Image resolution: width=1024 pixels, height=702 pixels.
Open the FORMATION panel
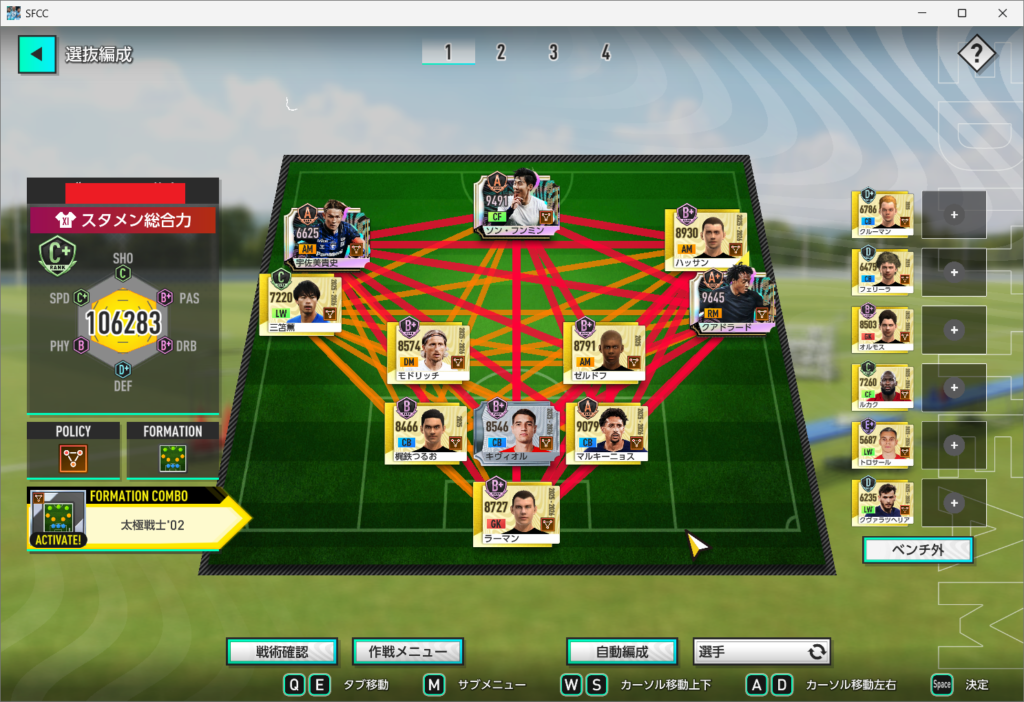coord(172,451)
